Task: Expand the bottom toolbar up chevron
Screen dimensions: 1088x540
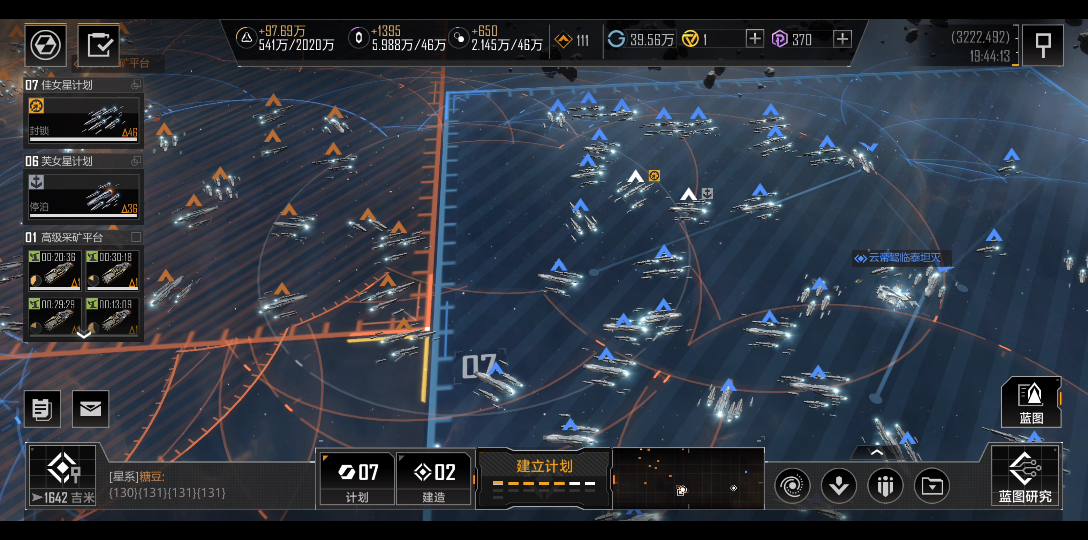Action: pos(876,452)
